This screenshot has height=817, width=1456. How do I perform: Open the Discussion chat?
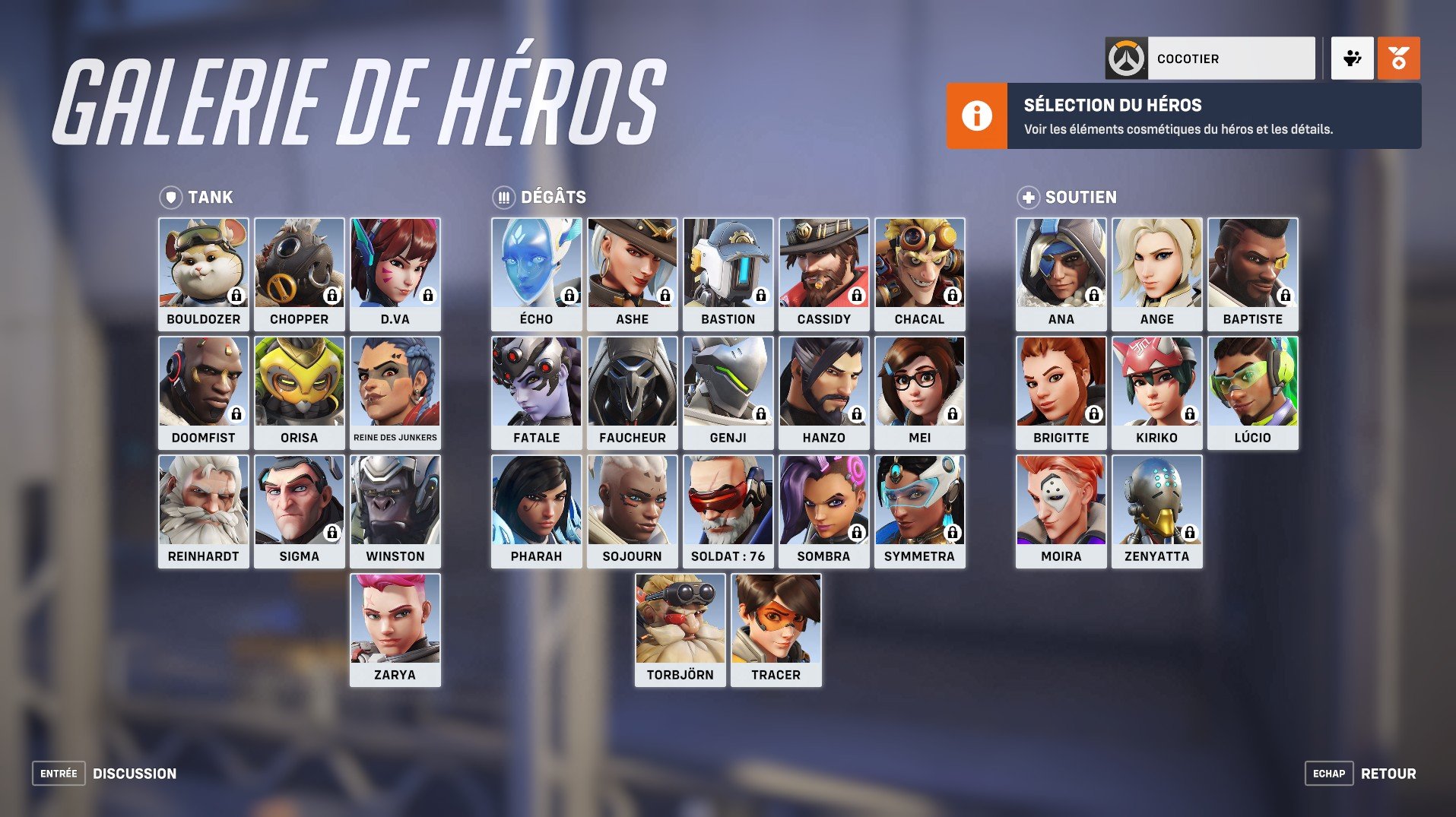[x=134, y=773]
